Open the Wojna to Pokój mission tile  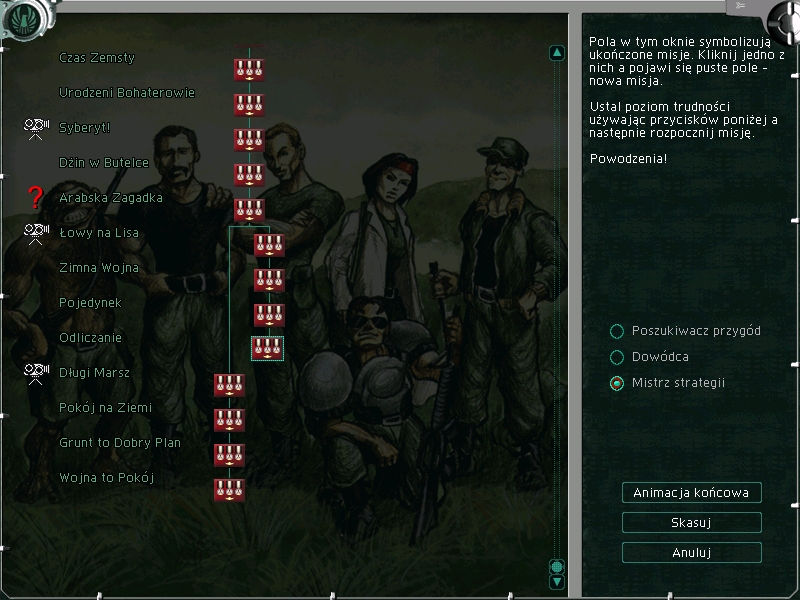point(229,490)
